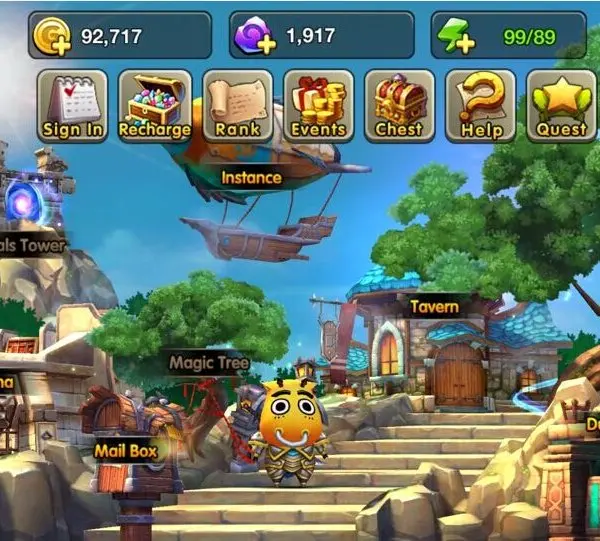
Task: Click the Help question mark button
Action: coord(481,106)
